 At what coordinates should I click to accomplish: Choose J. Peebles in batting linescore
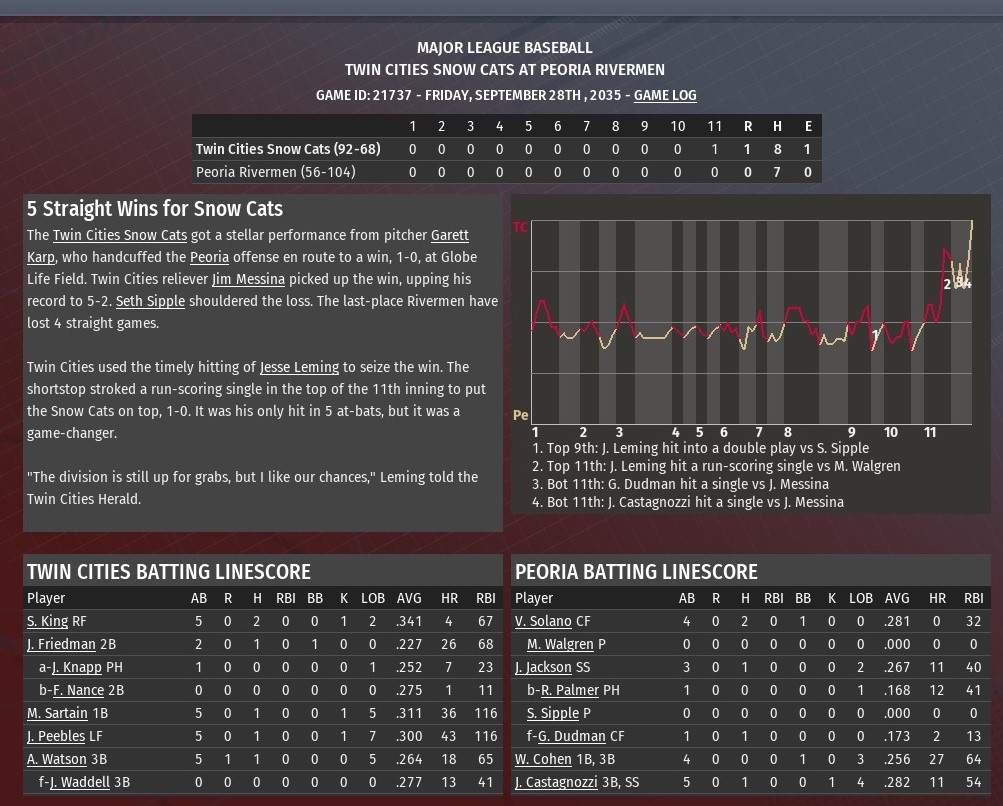[56, 736]
